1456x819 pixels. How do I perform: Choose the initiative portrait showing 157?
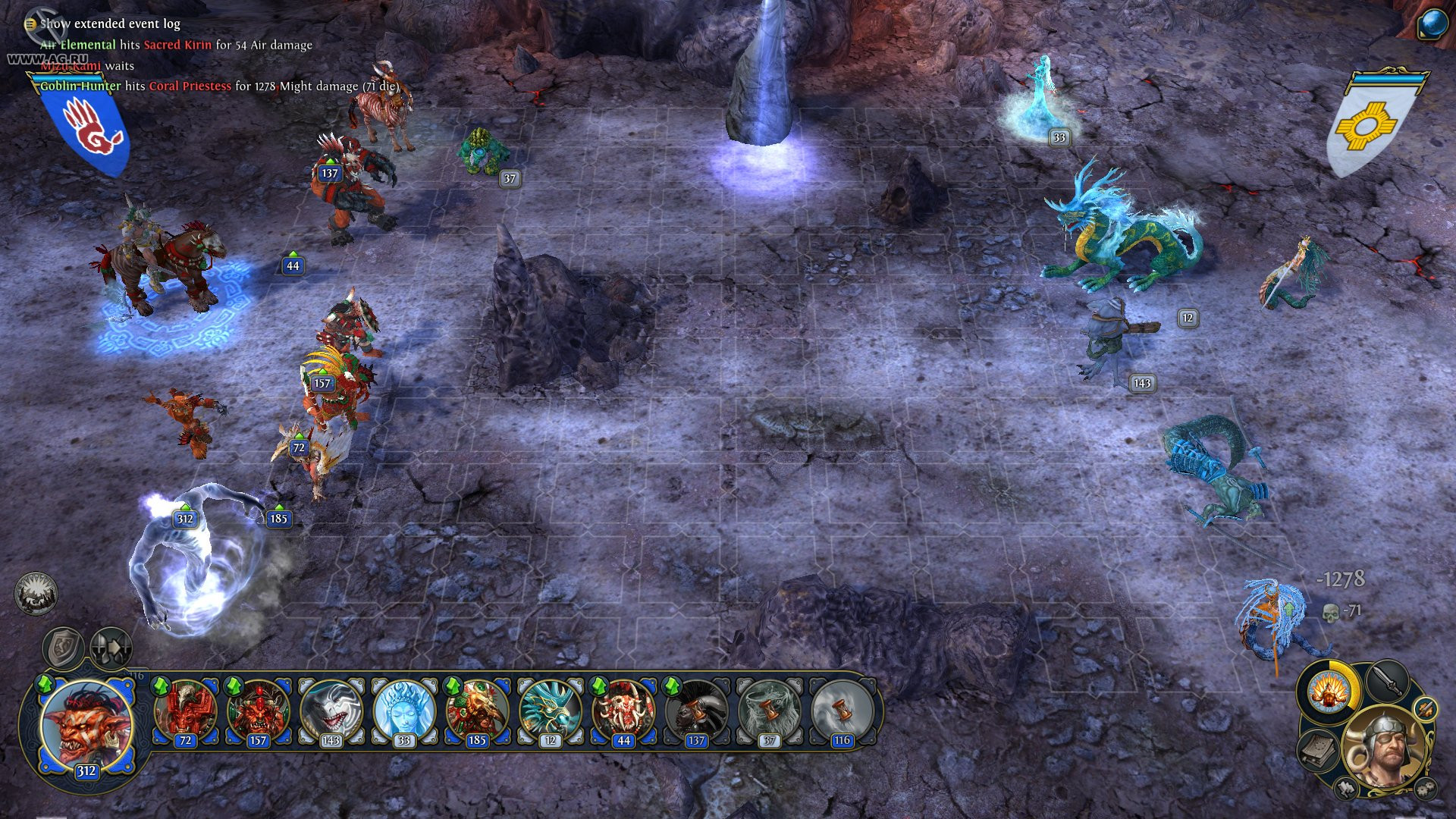pos(258,712)
